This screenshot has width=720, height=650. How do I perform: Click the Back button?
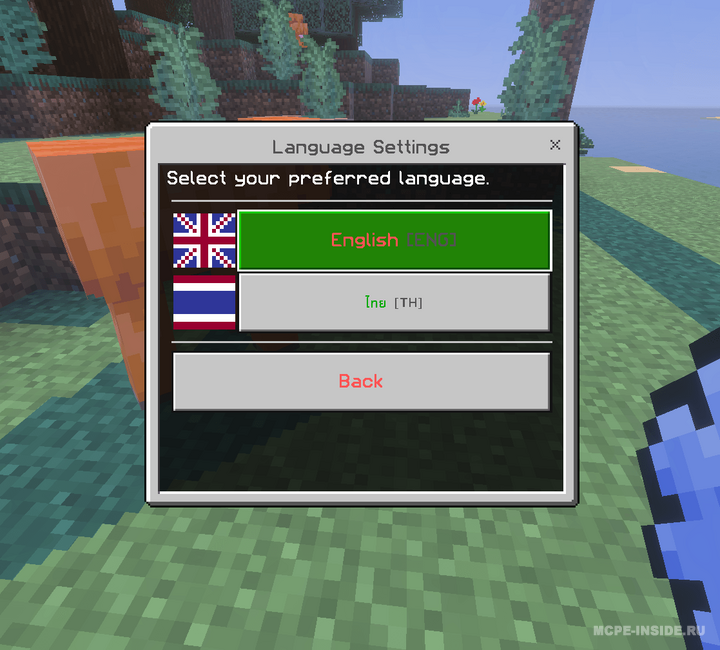click(x=361, y=381)
